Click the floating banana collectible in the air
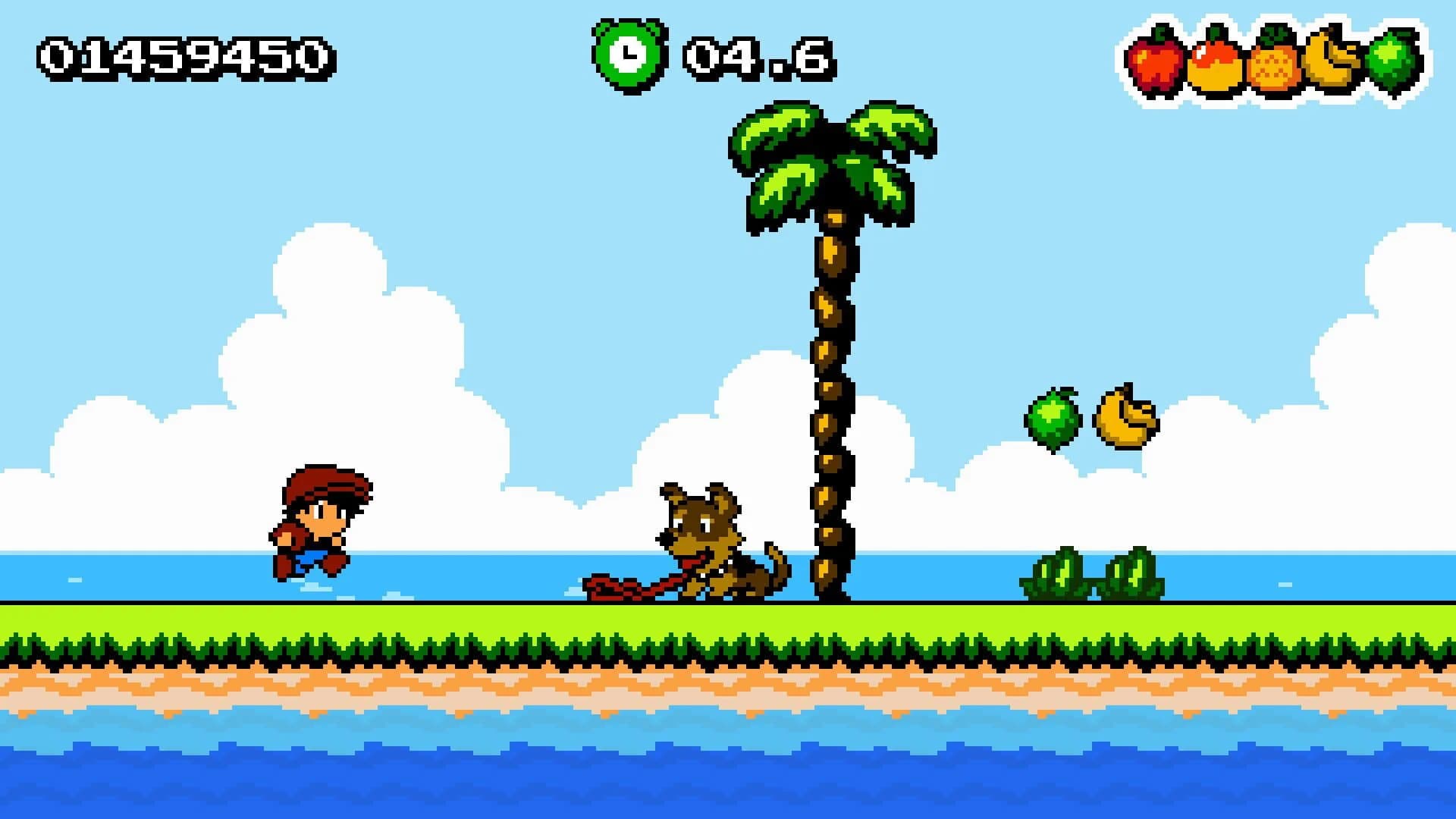The height and width of the screenshot is (819, 1456). [1126, 417]
